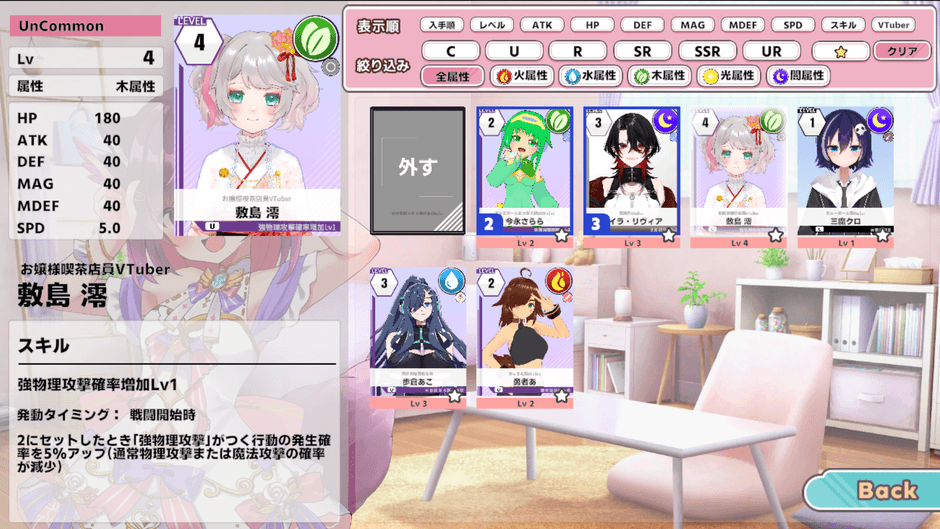Toggle the star favorites filter
The height and width of the screenshot is (529, 940).
click(x=840, y=51)
